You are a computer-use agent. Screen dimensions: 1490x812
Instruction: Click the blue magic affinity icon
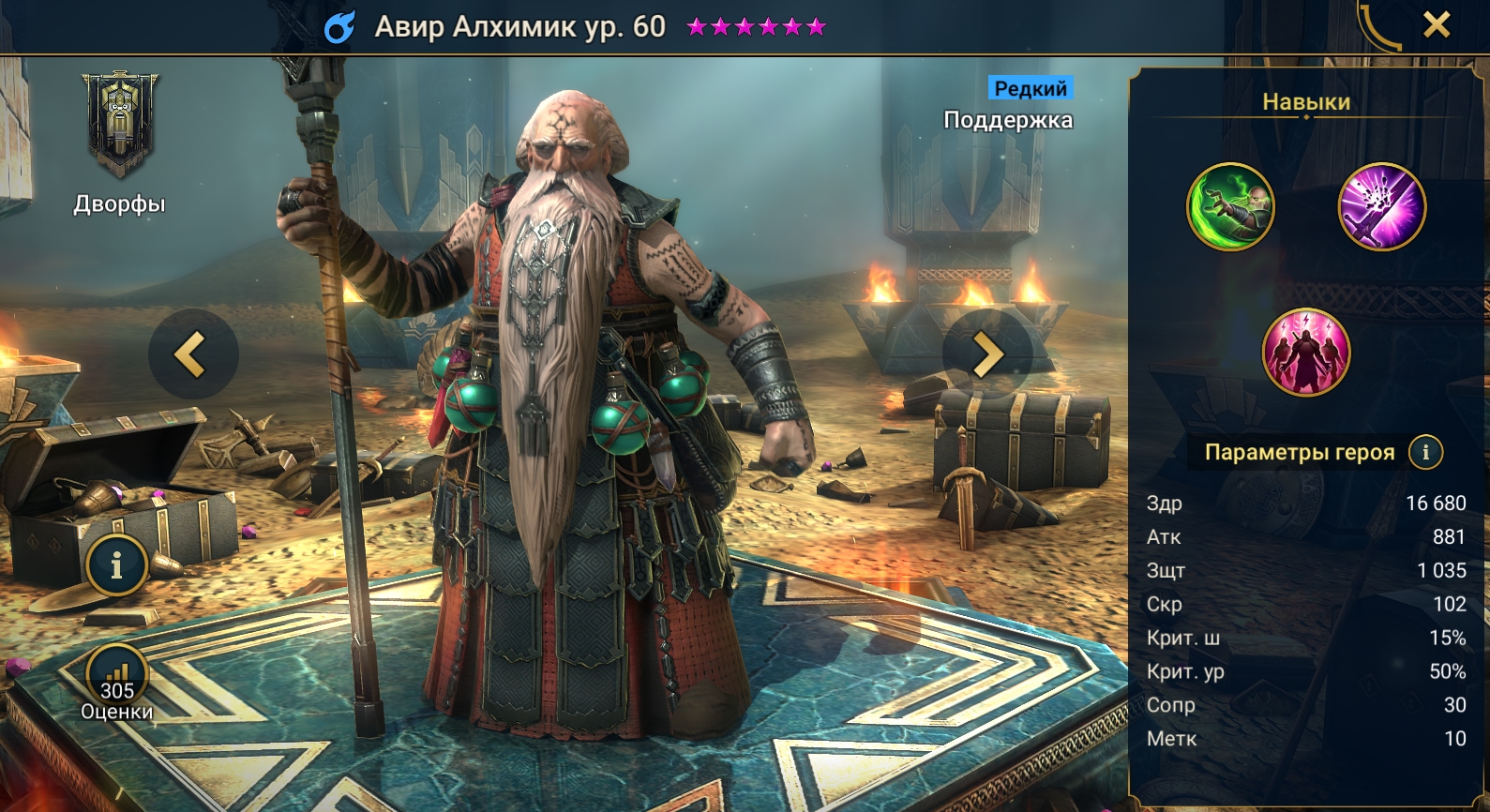pos(339,27)
